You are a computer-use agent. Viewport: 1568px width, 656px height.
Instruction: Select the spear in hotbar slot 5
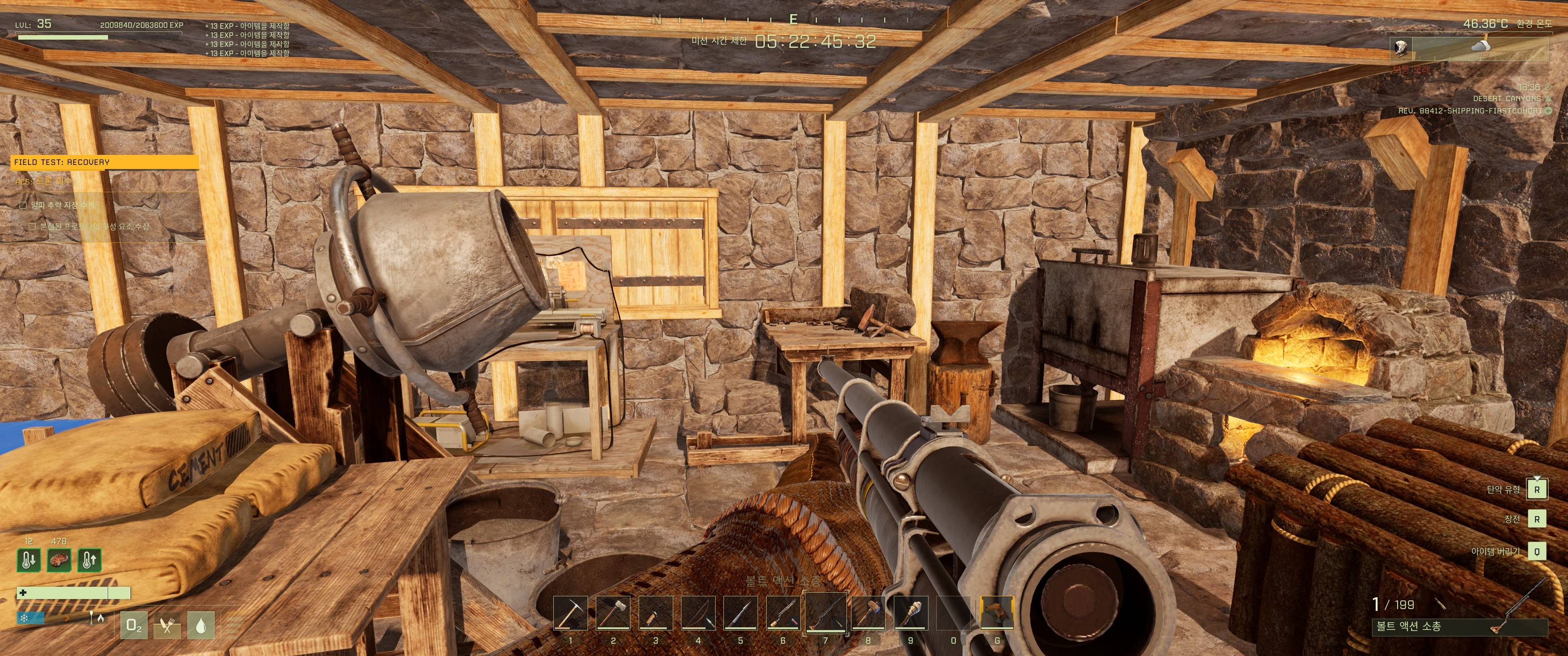point(740,613)
